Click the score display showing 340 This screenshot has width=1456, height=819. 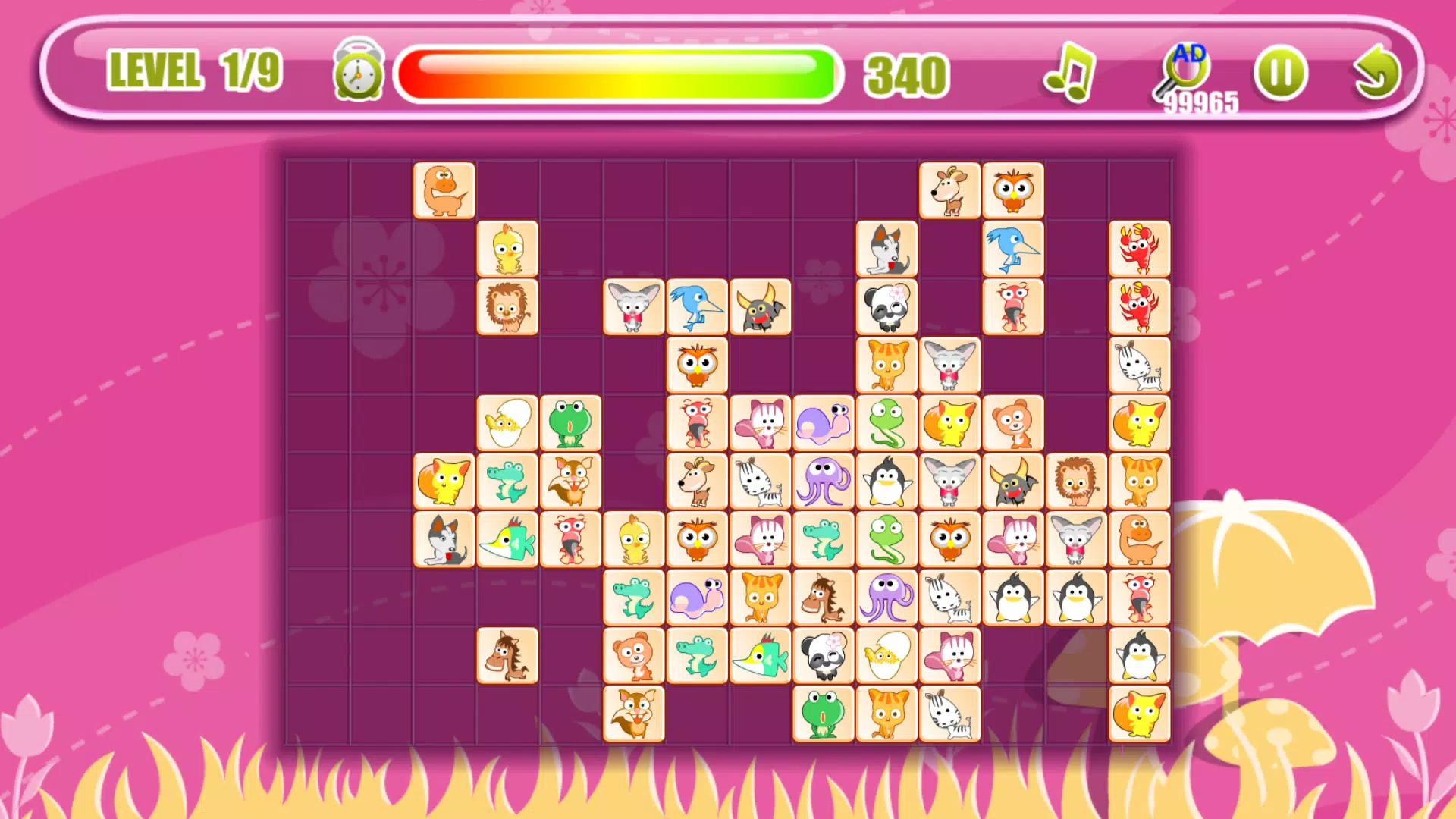pos(907,75)
